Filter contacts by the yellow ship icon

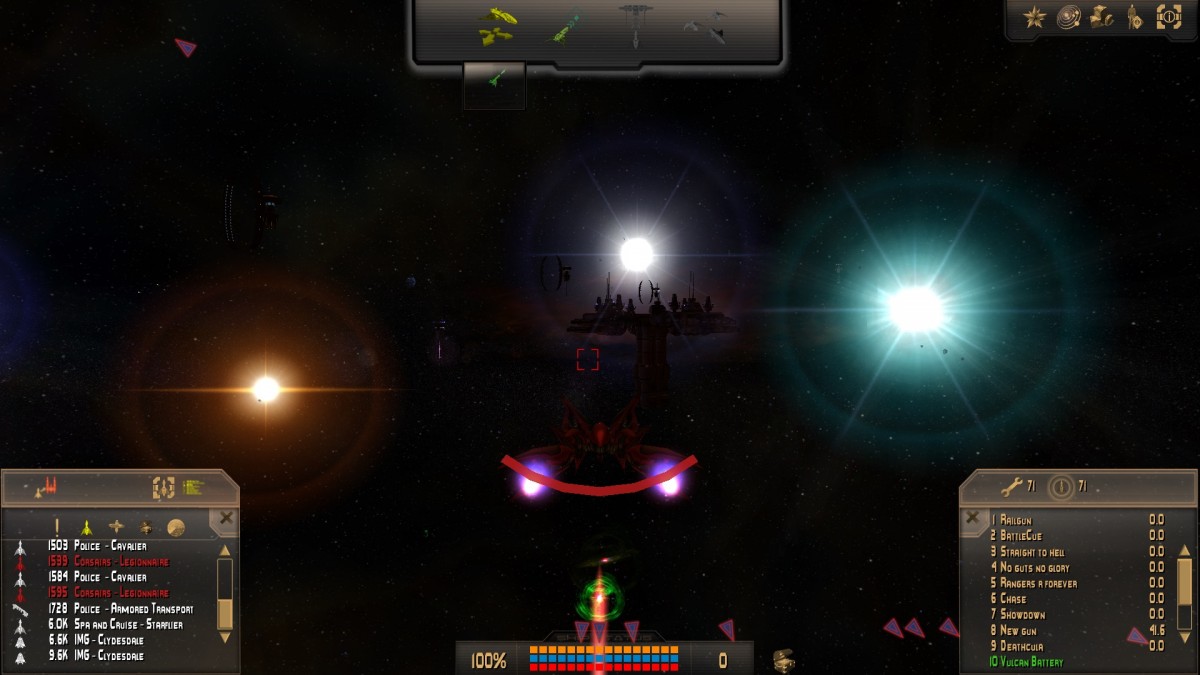tap(87, 527)
